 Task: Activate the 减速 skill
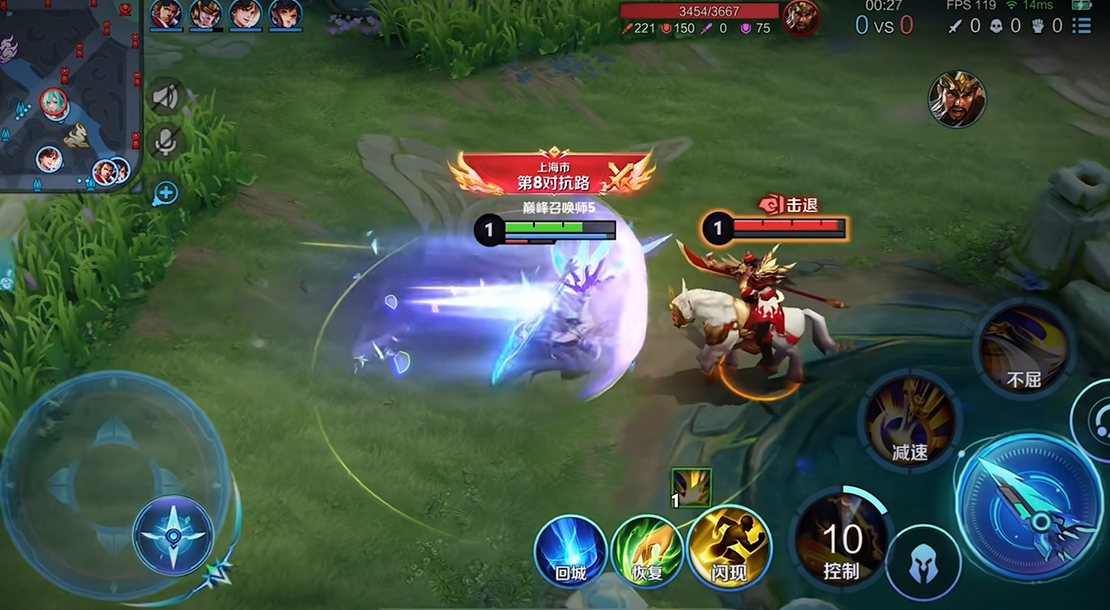(x=910, y=418)
